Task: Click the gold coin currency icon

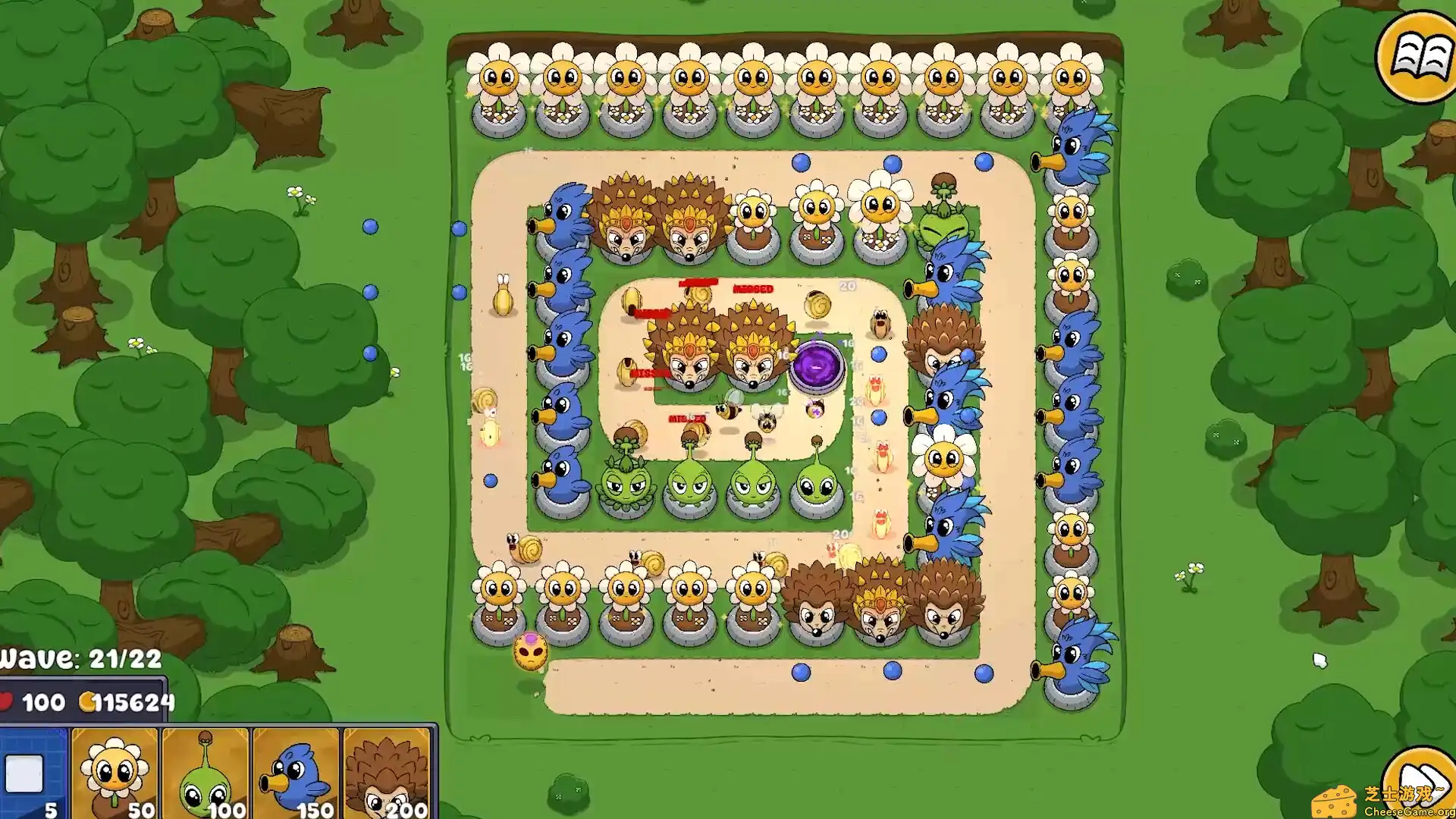Action: click(x=87, y=701)
